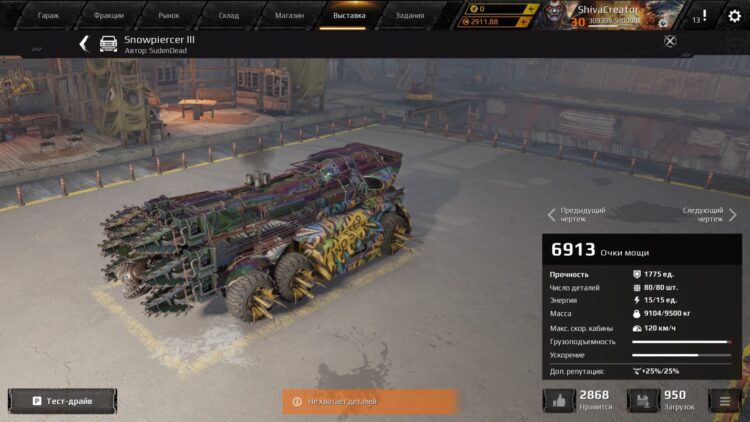Switch to the Задания tab
The image size is (750, 422).
click(409, 16)
